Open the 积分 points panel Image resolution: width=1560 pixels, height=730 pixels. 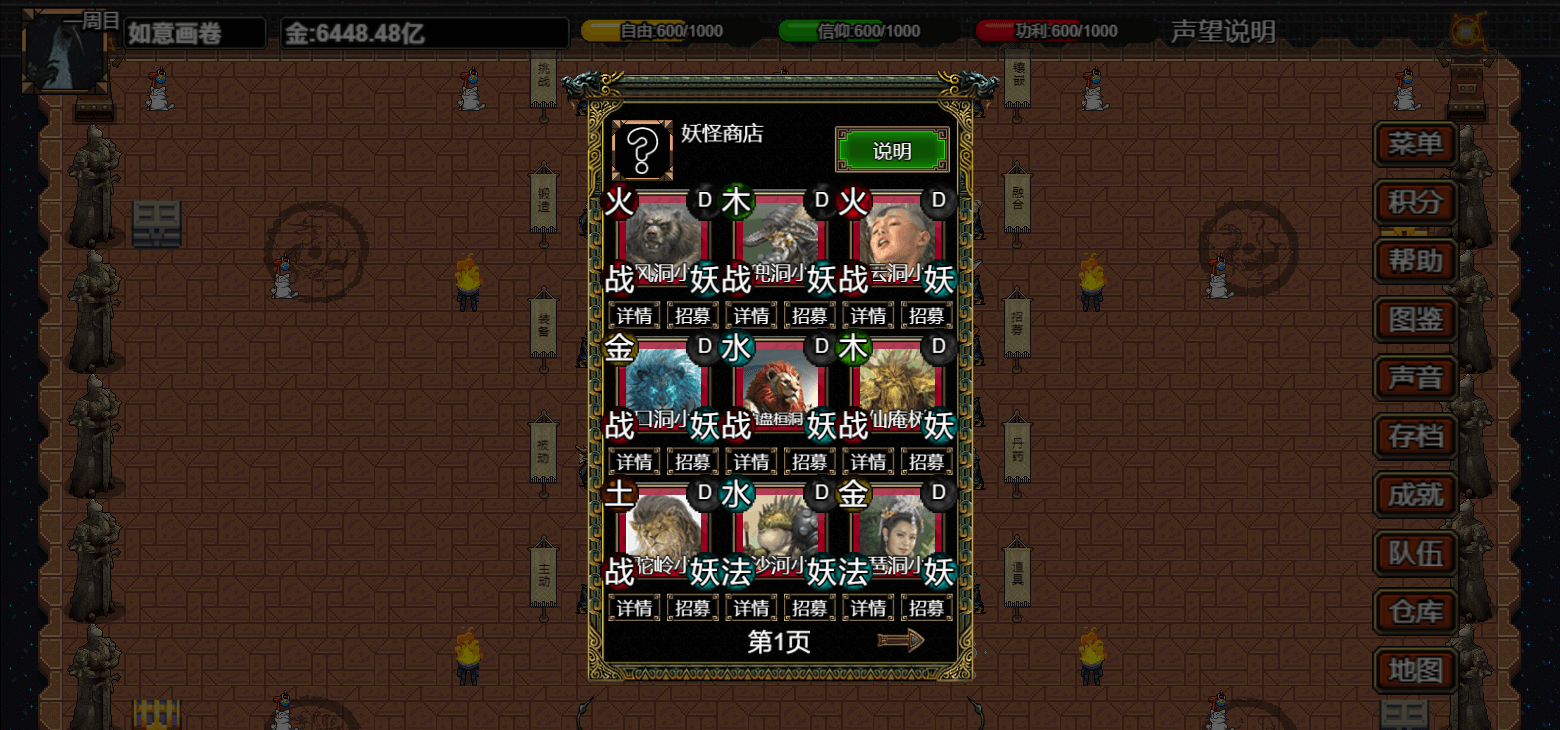tap(1416, 202)
